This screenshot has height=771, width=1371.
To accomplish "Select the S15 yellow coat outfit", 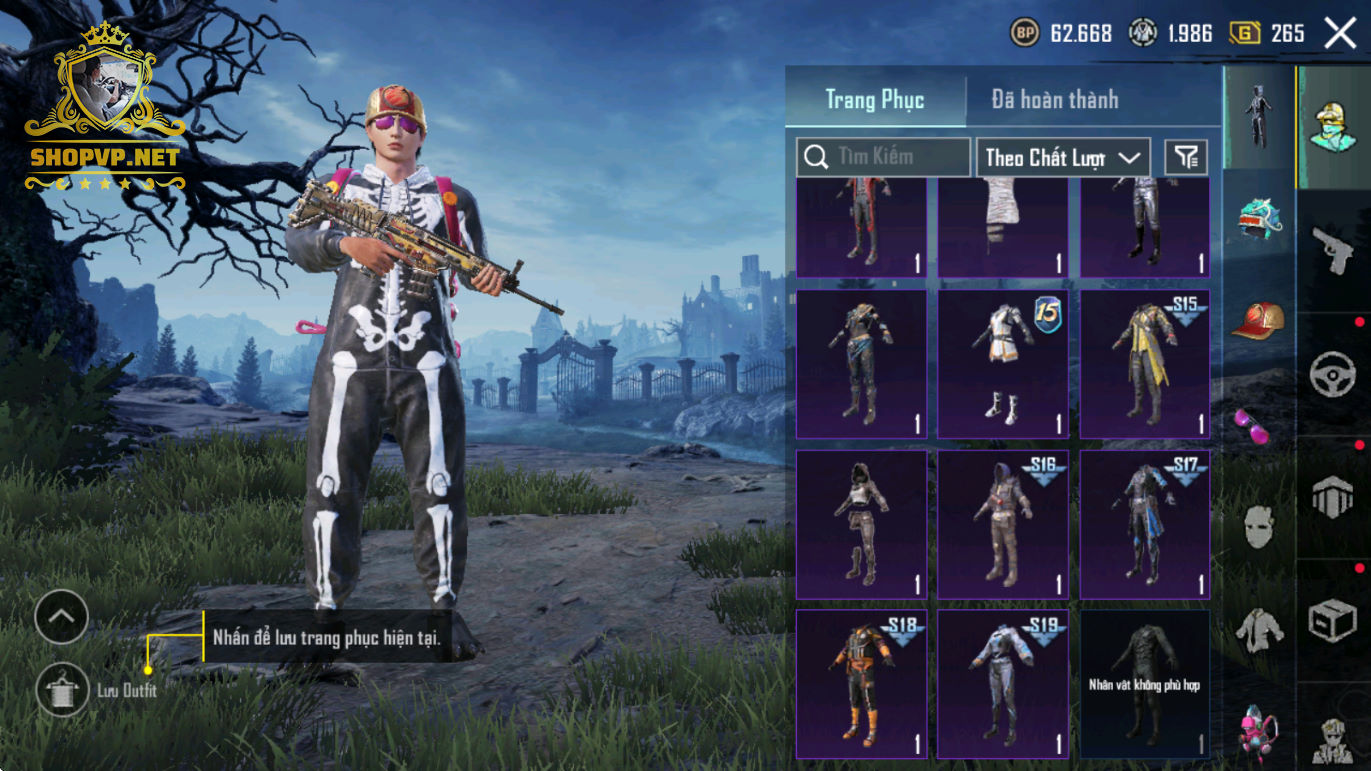I will (x=1144, y=364).
